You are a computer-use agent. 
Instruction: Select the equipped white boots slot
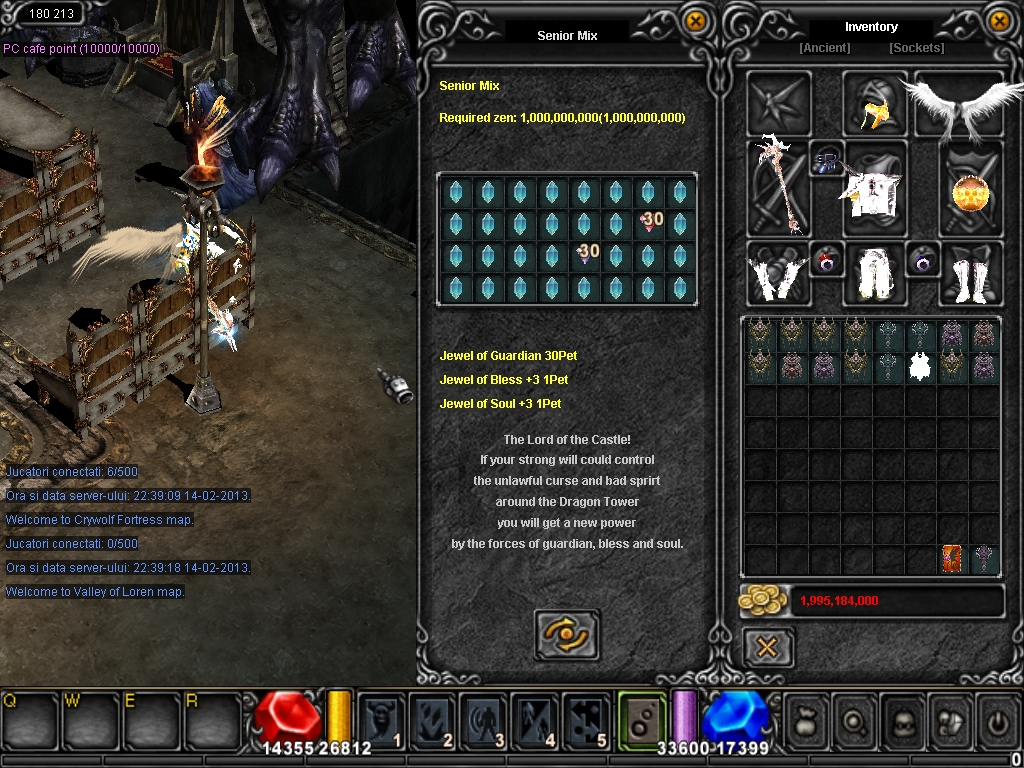point(970,273)
